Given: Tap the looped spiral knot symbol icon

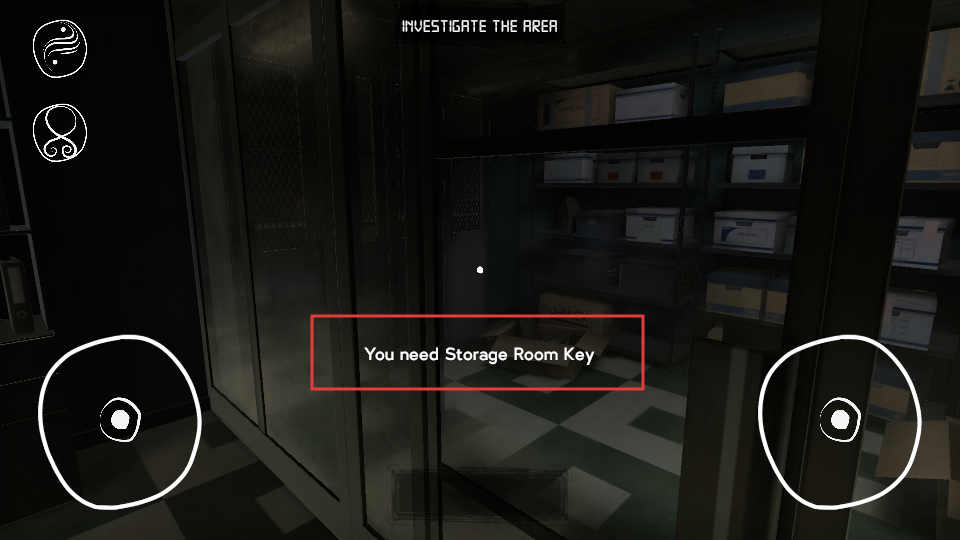Looking at the screenshot, I should point(60,132).
